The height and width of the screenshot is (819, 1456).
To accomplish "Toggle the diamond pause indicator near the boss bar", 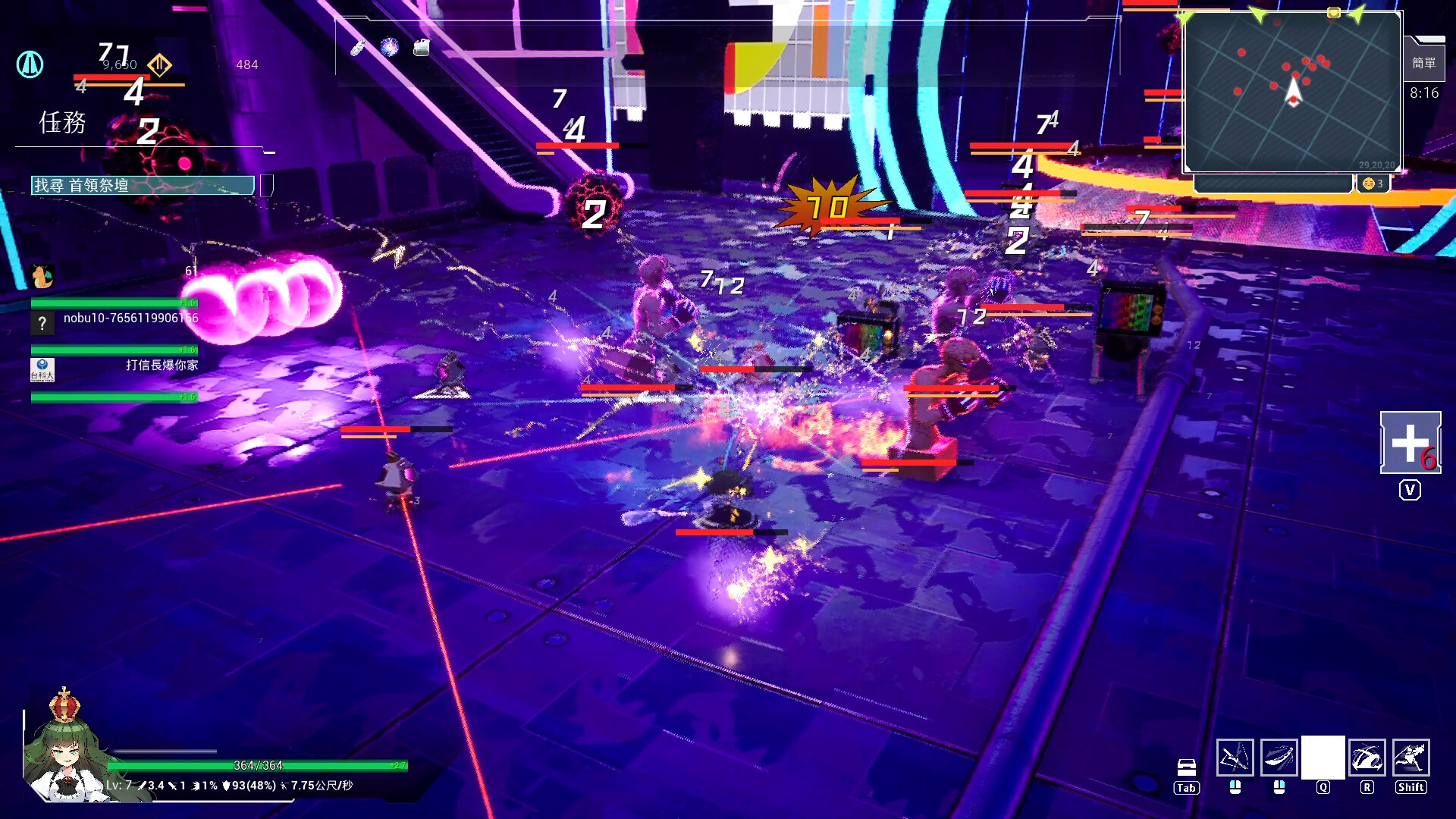I will coord(160,64).
